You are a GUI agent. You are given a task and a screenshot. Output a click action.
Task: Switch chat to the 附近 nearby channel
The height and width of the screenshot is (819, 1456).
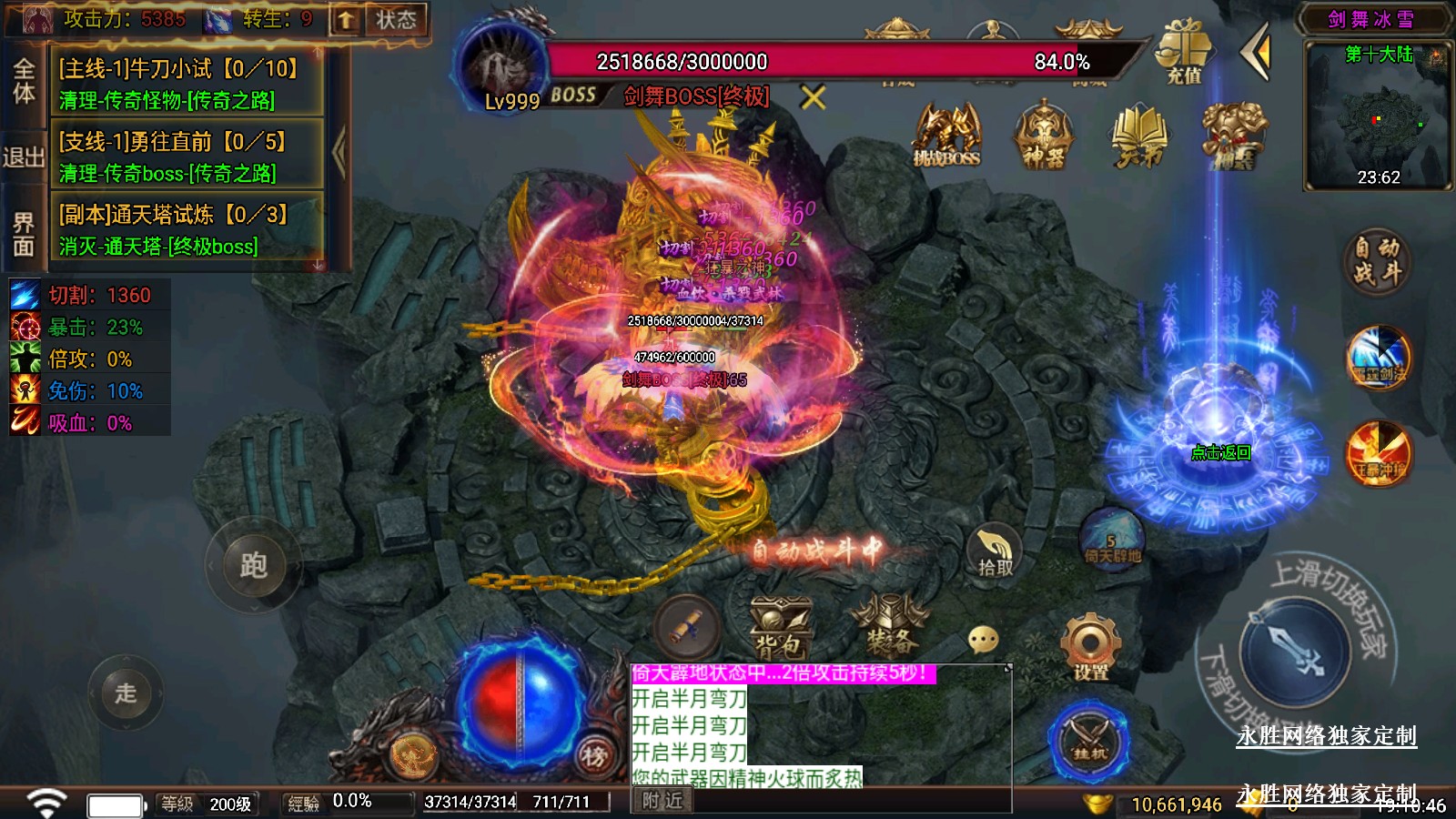tap(662, 801)
